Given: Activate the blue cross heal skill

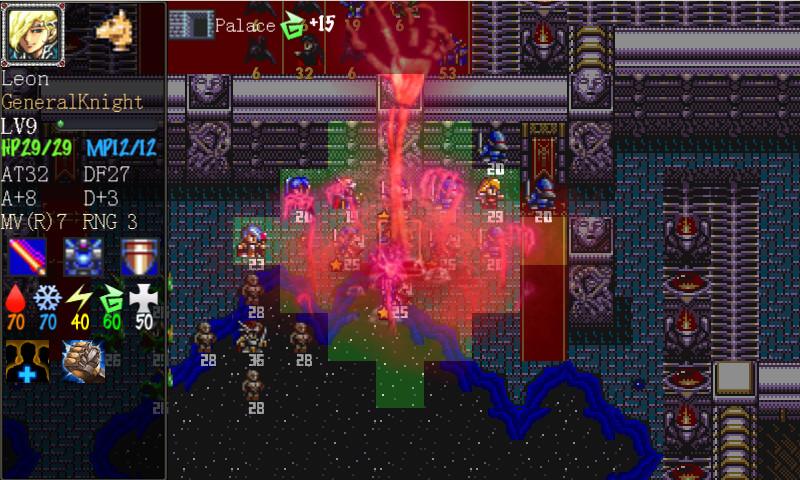Looking at the screenshot, I should pos(26,361).
